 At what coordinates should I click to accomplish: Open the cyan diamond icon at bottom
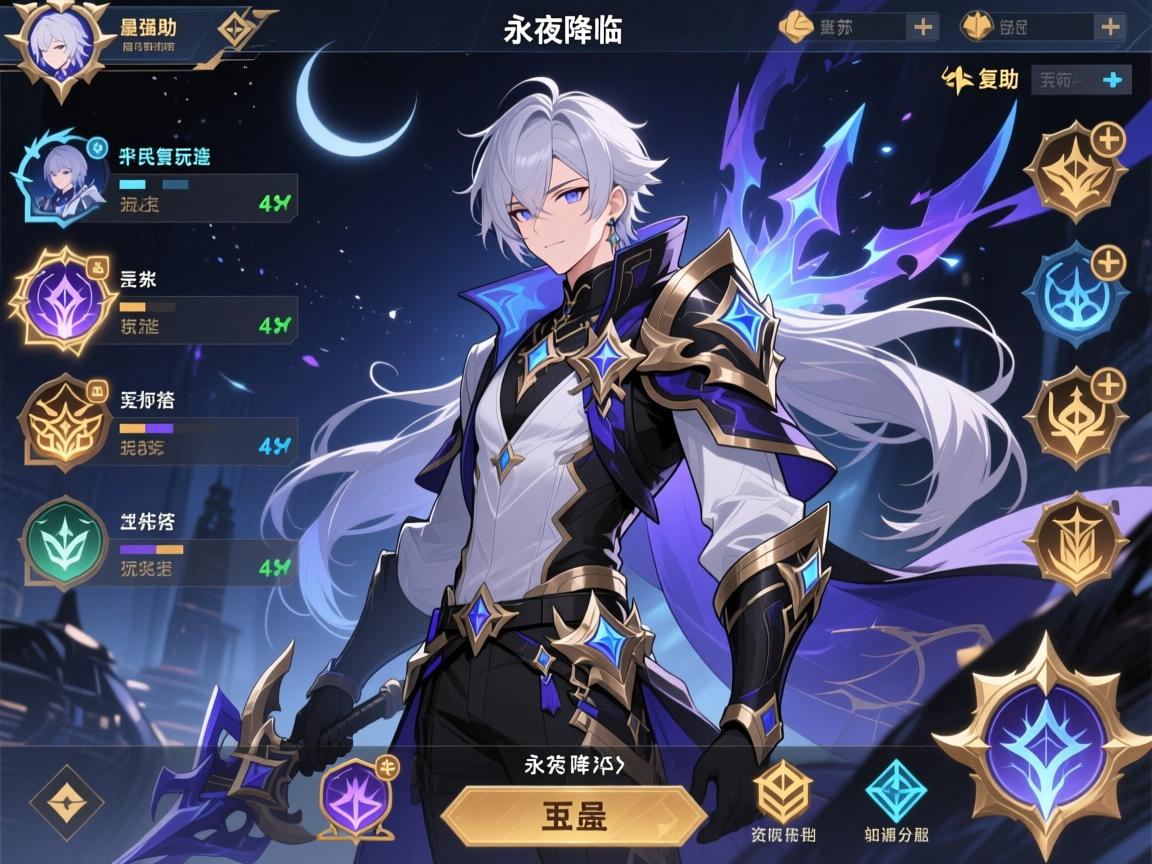[896, 792]
